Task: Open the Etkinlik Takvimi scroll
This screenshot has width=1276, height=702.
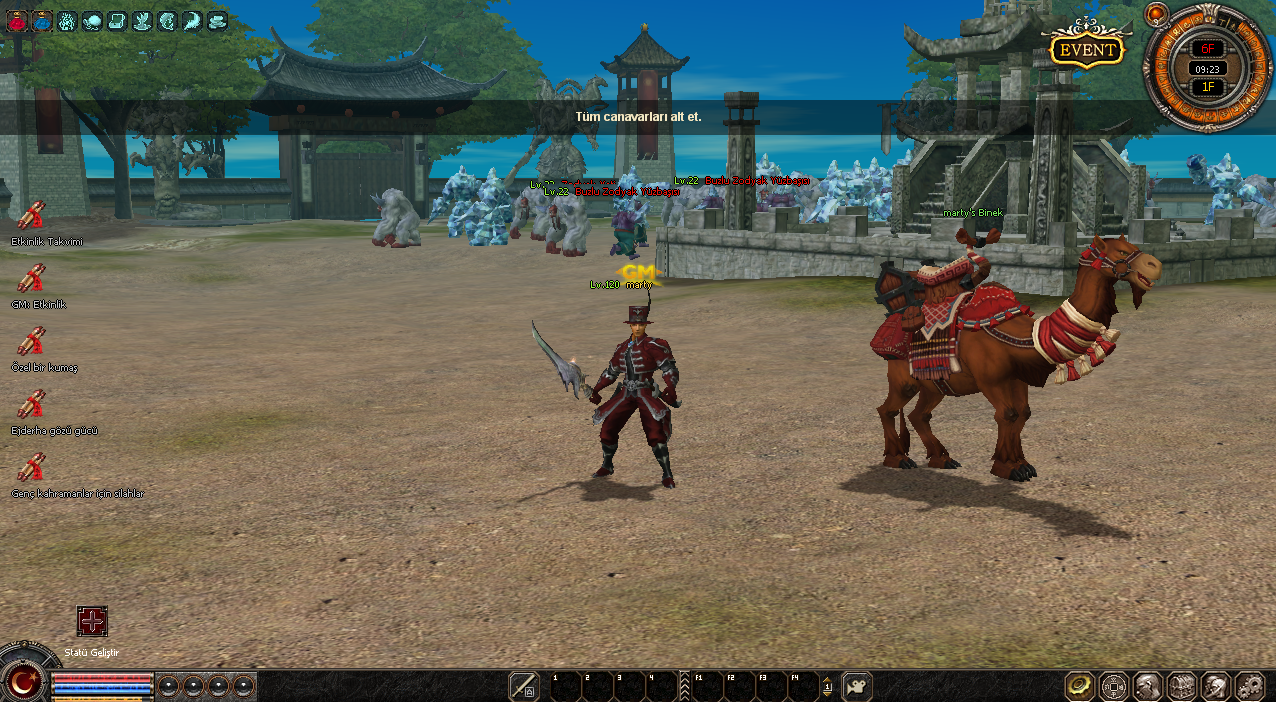Action: coord(31,215)
